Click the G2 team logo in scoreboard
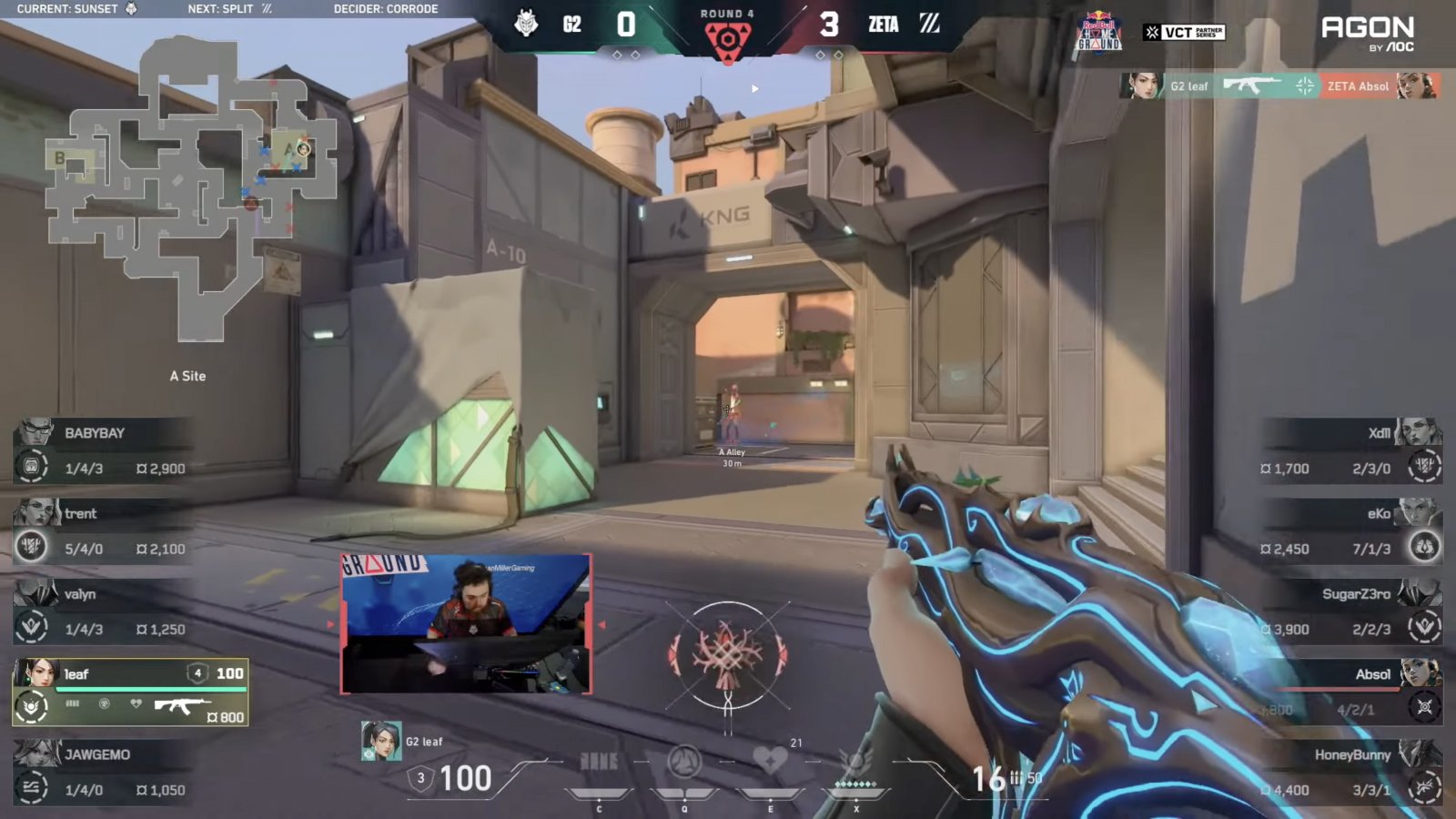 pos(526,24)
